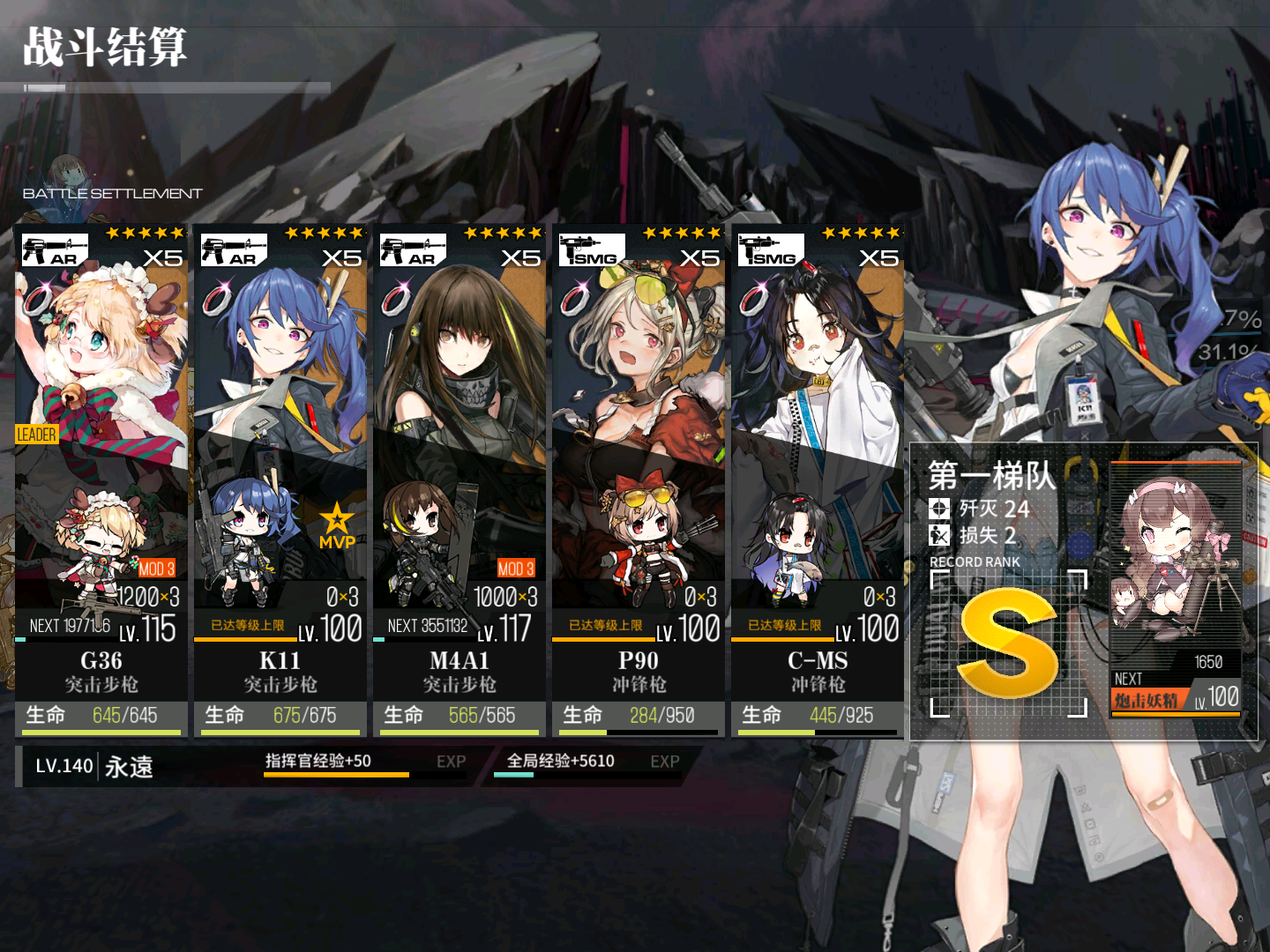This screenshot has height=952, width=1270.
Task: Click the AR icon on M4A1's card
Action: (x=415, y=249)
